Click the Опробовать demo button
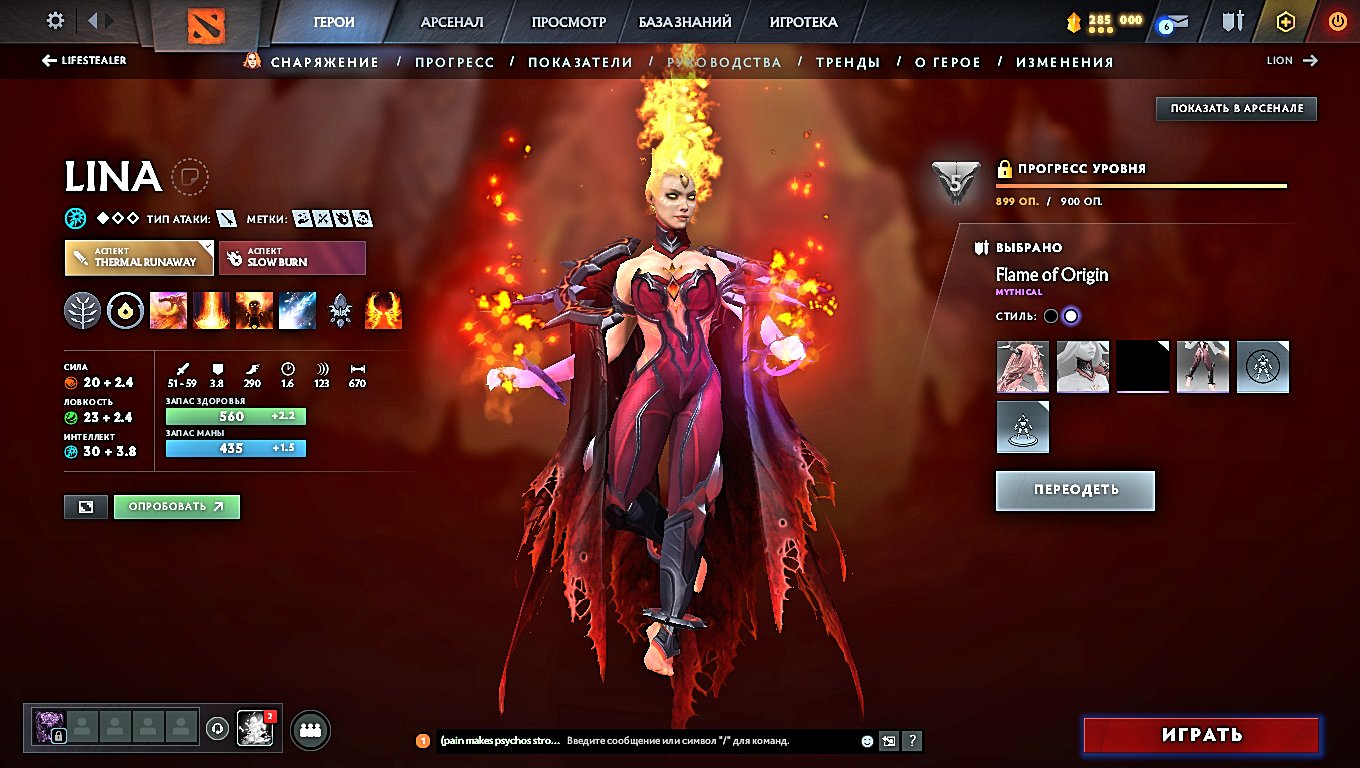The width and height of the screenshot is (1360, 768). tap(177, 507)
